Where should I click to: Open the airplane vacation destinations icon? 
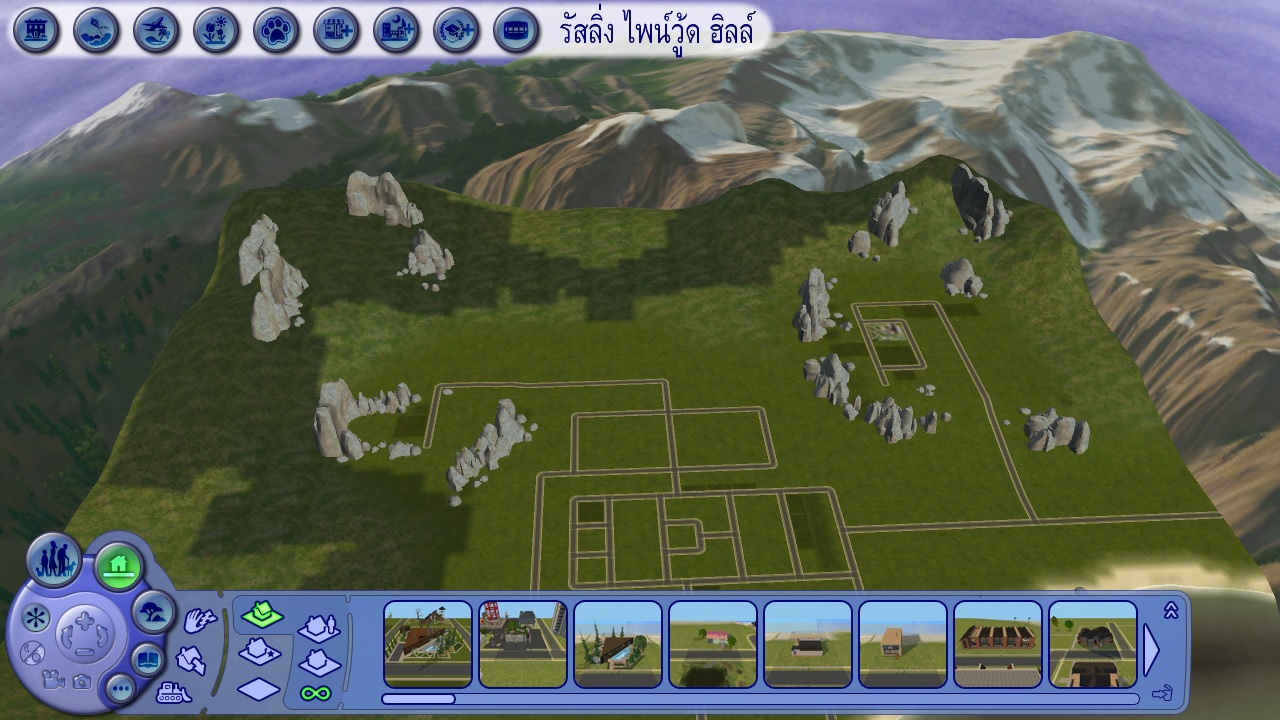tap(156, 30)
